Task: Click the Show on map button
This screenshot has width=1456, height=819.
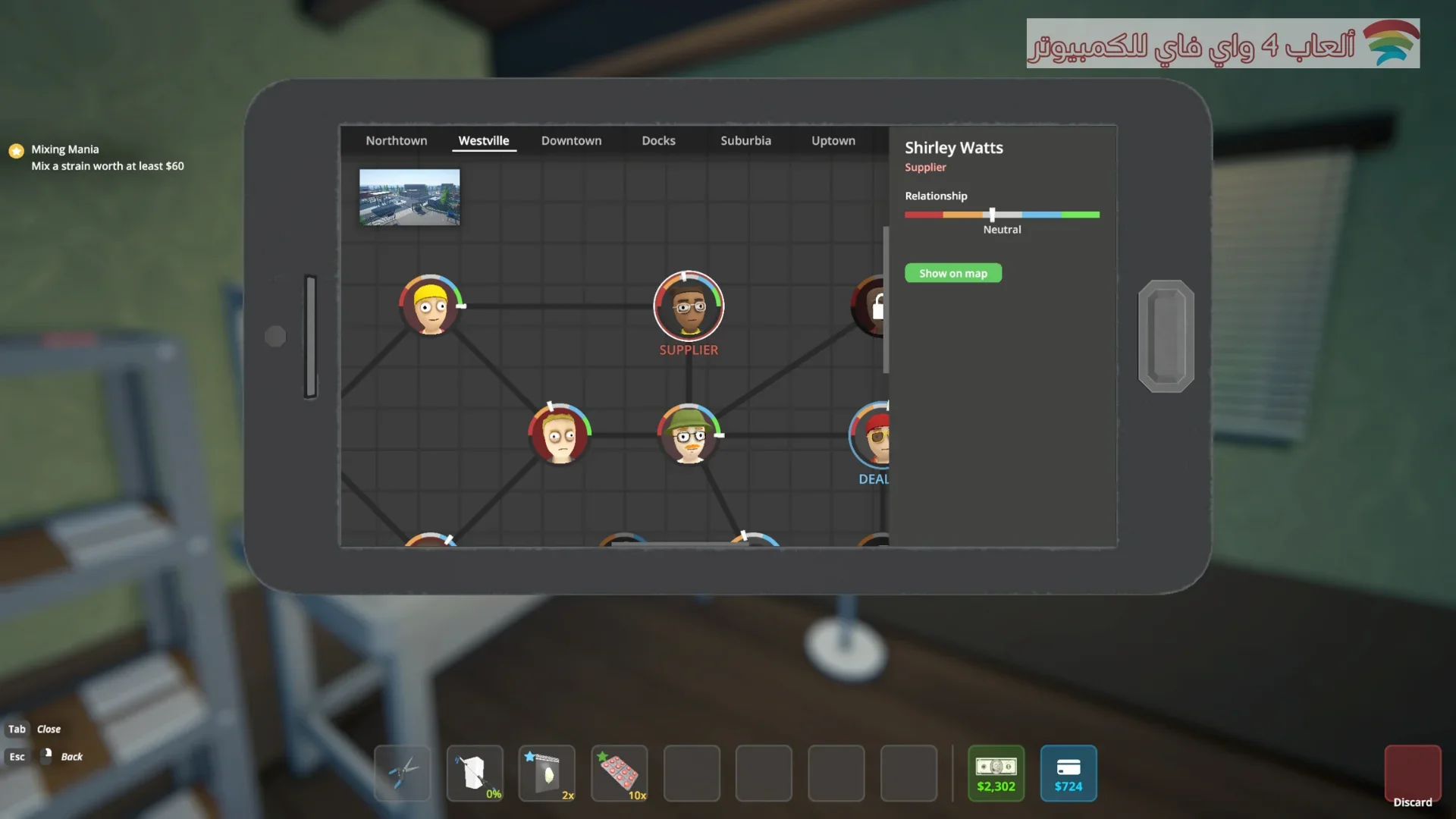Action: tap(952, 274)
